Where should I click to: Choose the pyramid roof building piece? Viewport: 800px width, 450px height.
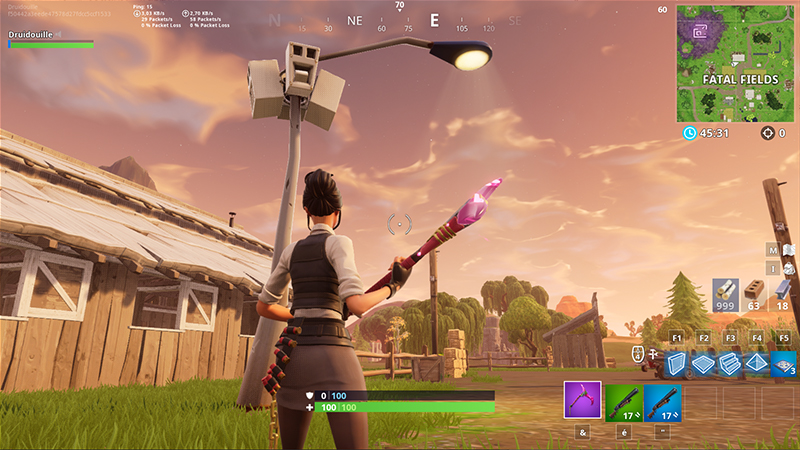[x=757, y=362]
